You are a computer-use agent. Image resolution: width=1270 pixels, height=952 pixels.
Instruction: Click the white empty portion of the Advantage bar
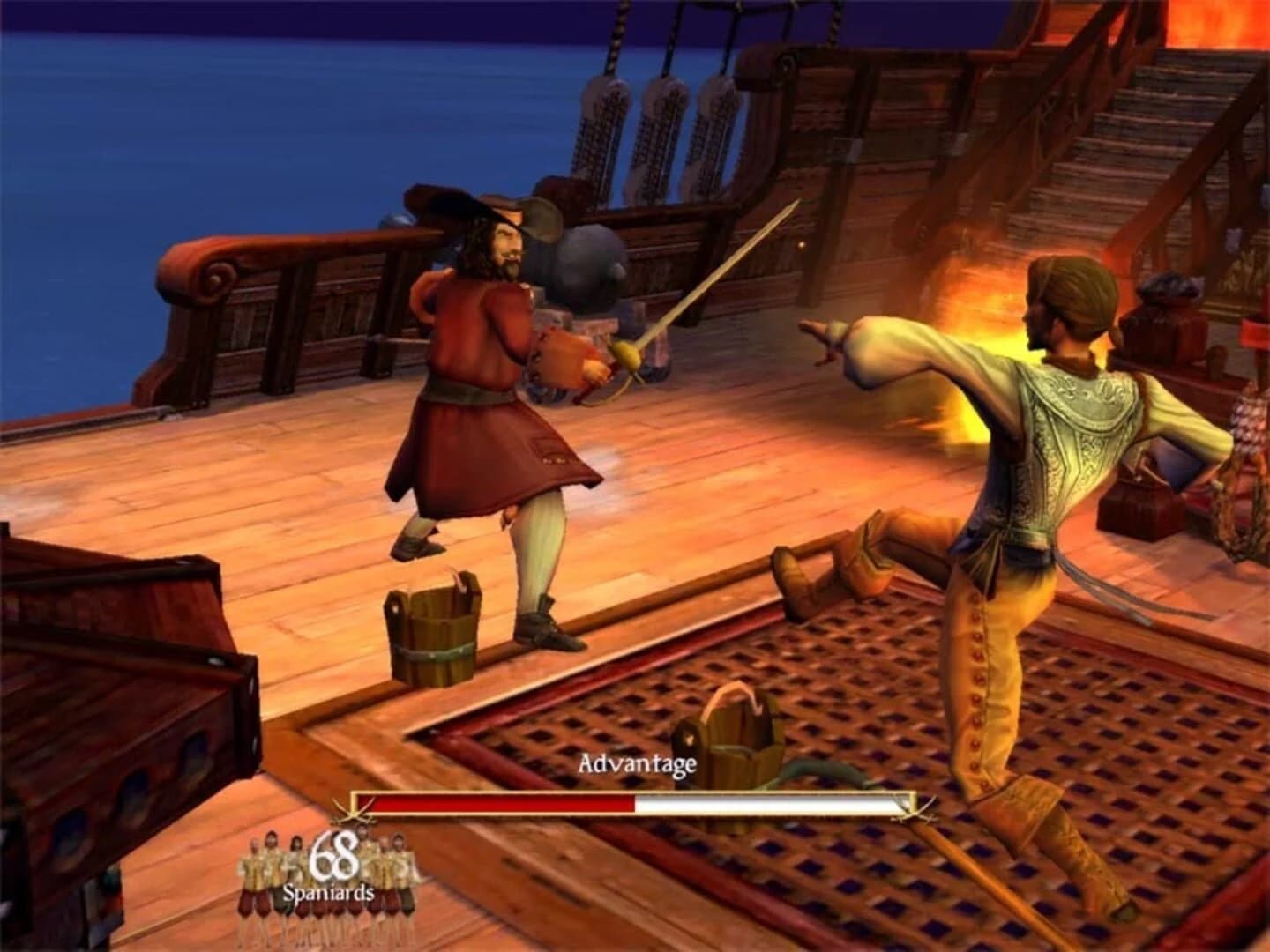767,803
